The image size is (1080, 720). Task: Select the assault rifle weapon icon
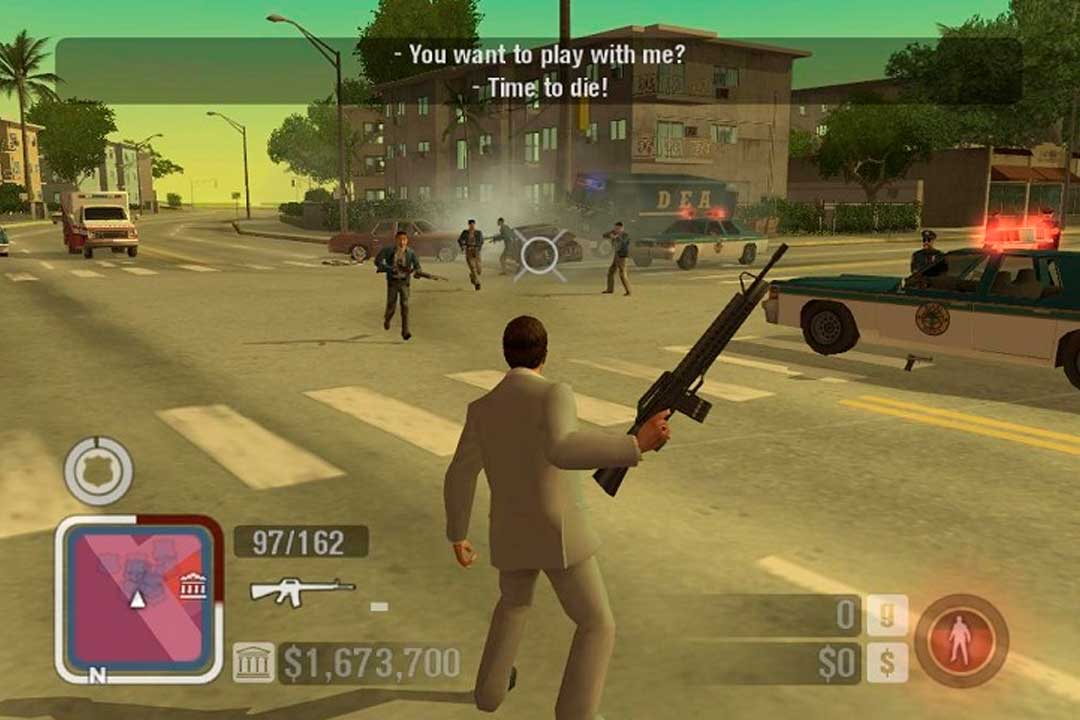[x=302, y=591]
